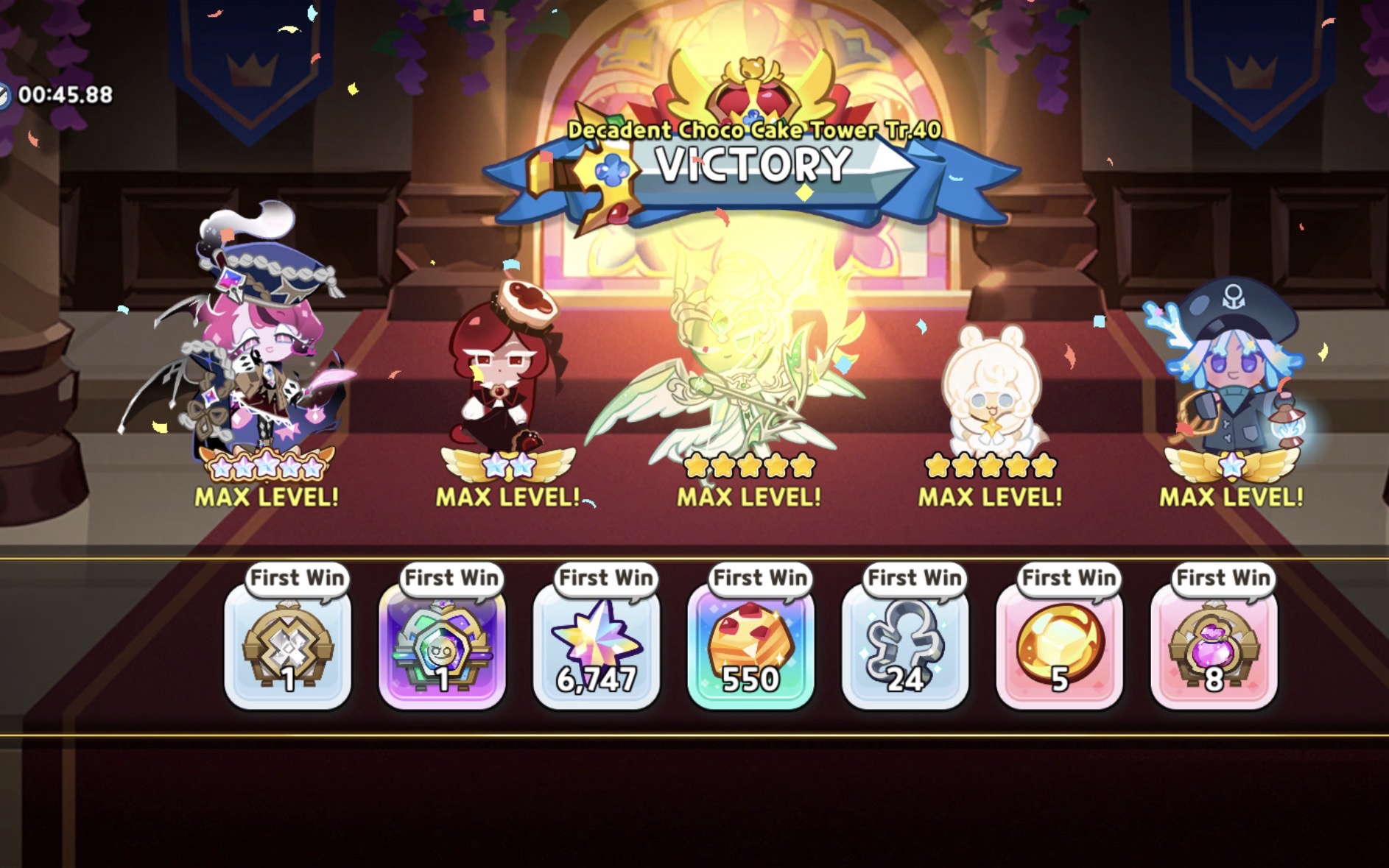View the 550 topping pieces reward

(750, 647)
